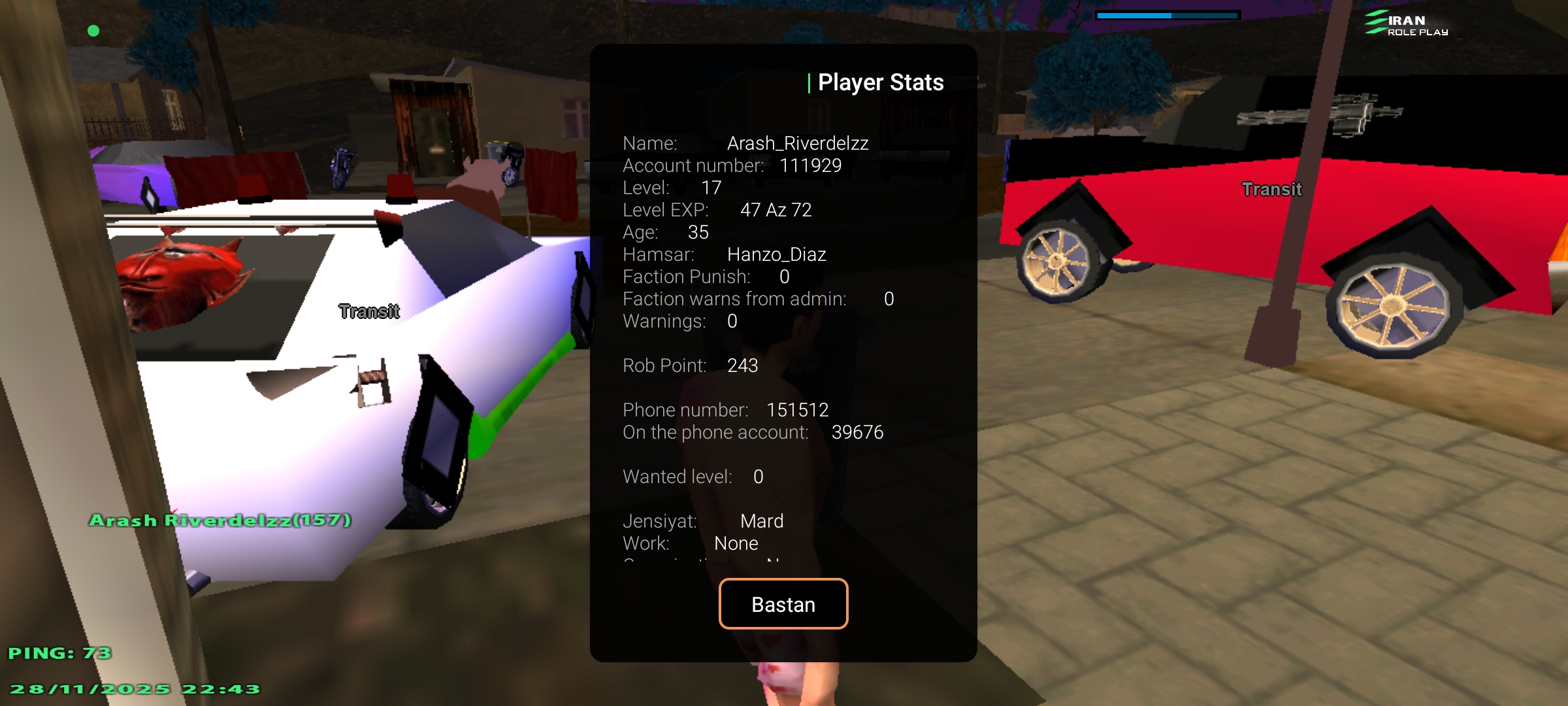
Task: Select the Account number 111929 row
Action: coord(732,165)
